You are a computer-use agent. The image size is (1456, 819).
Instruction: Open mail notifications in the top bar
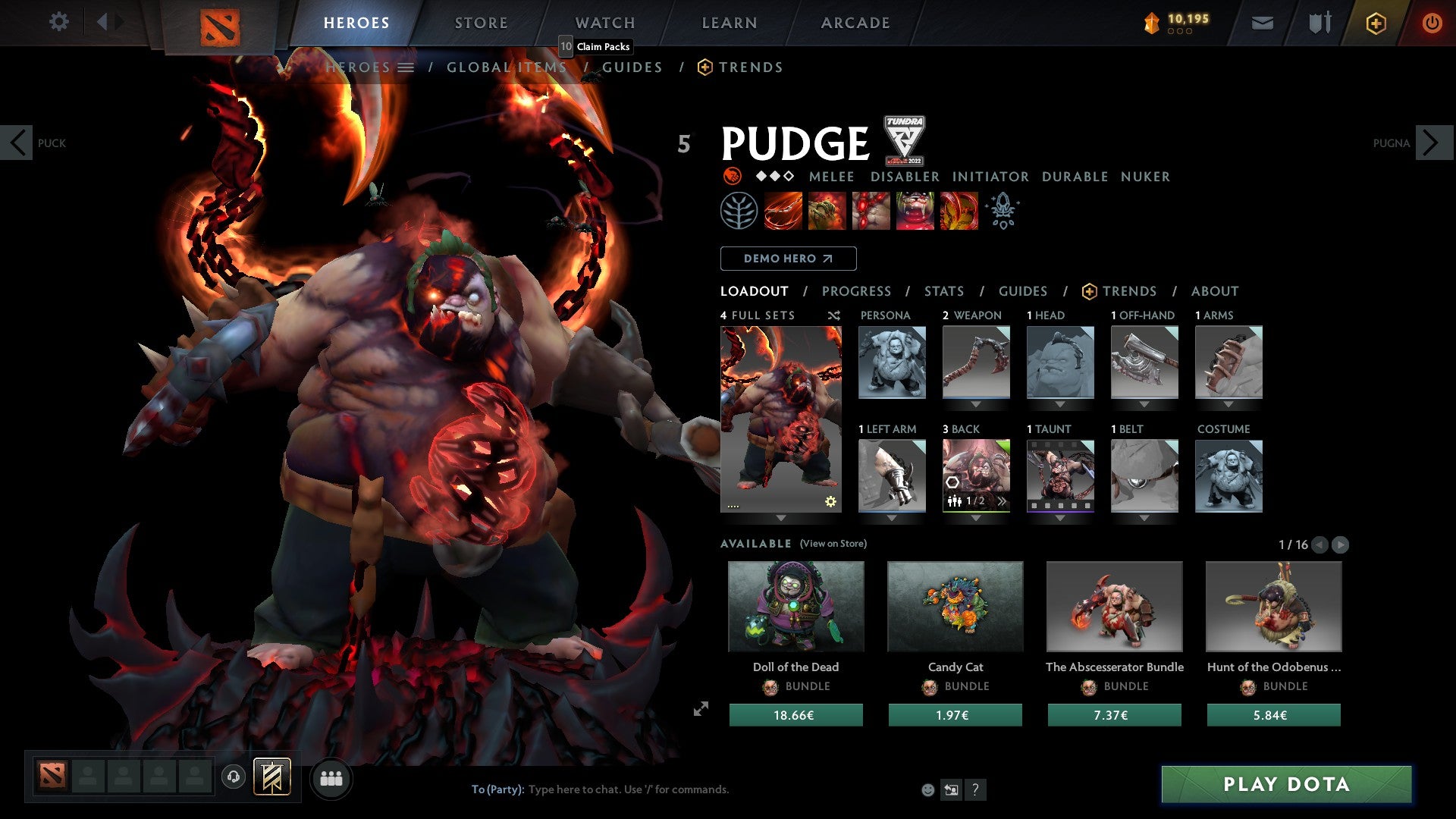pyautogui.click(x=1263, y=23)
